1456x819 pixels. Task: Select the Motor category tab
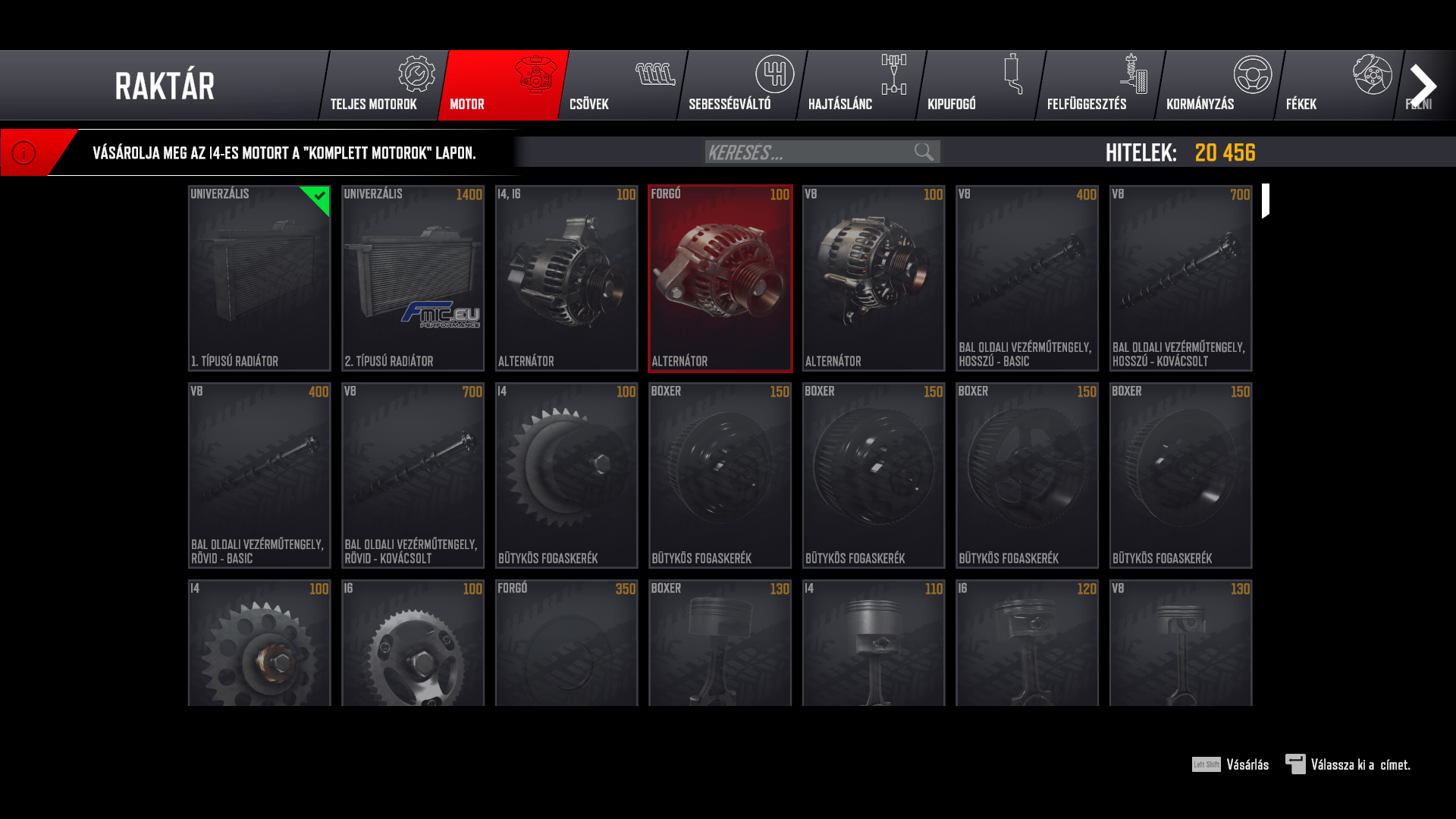point(503,86)
